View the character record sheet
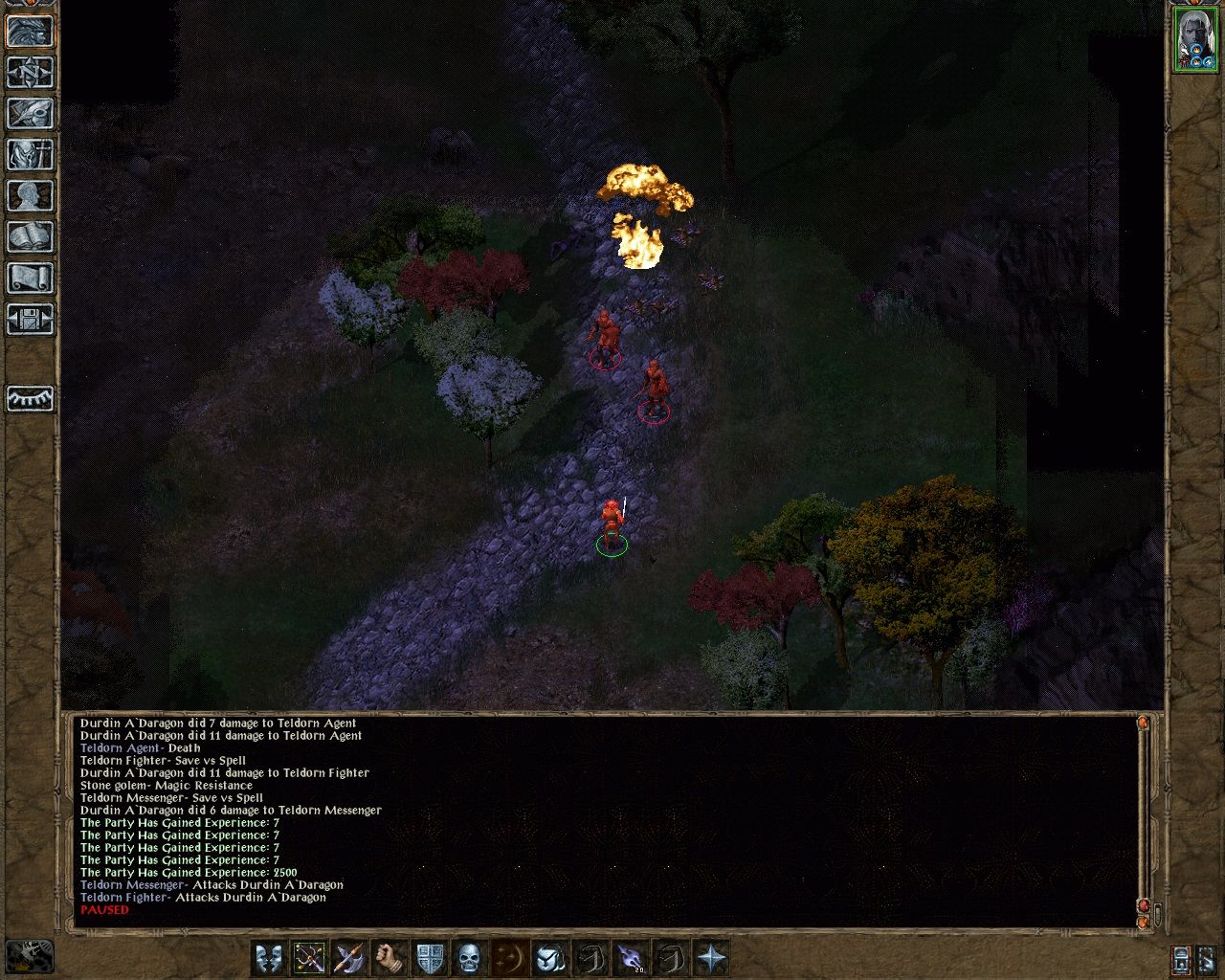Viewport: 1225px width, 980px height. (x=29, y=194)
